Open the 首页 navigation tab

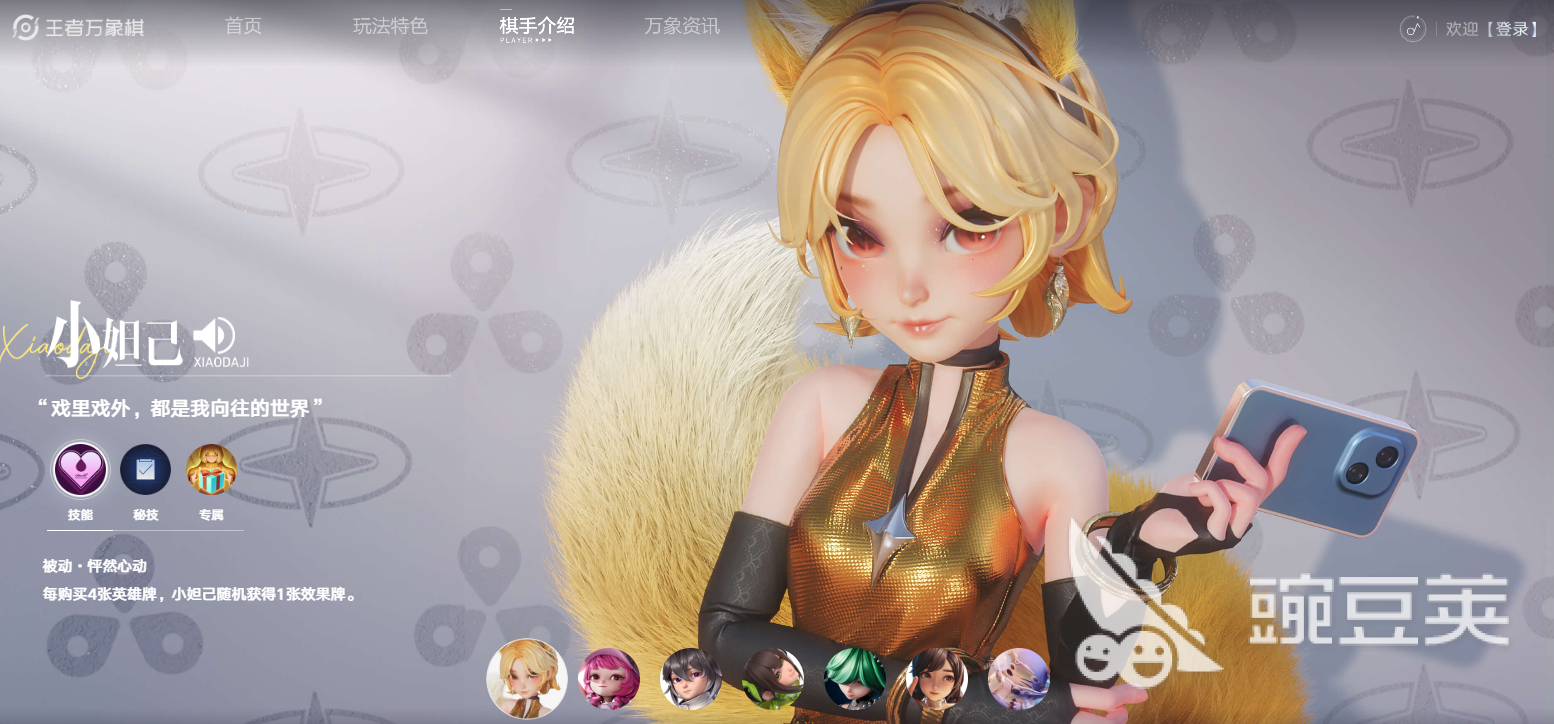click(243, 26)
